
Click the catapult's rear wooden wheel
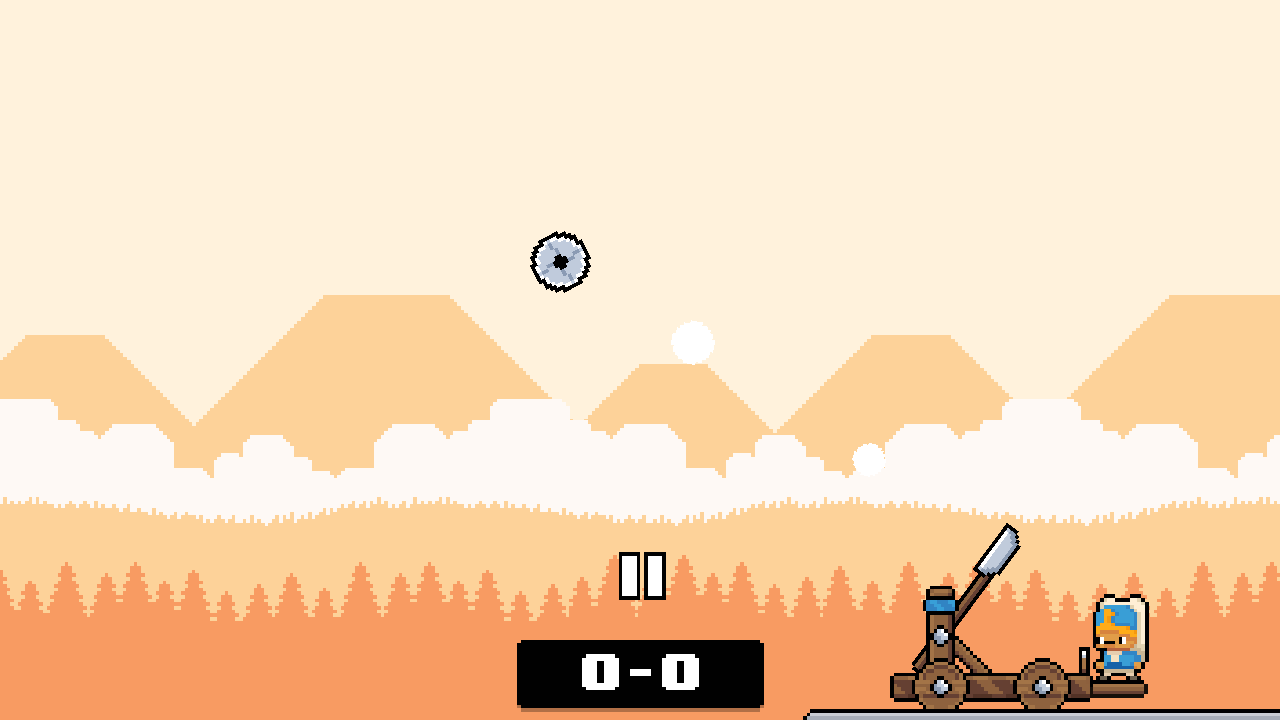pyautogui.click(x=941, y=688)
